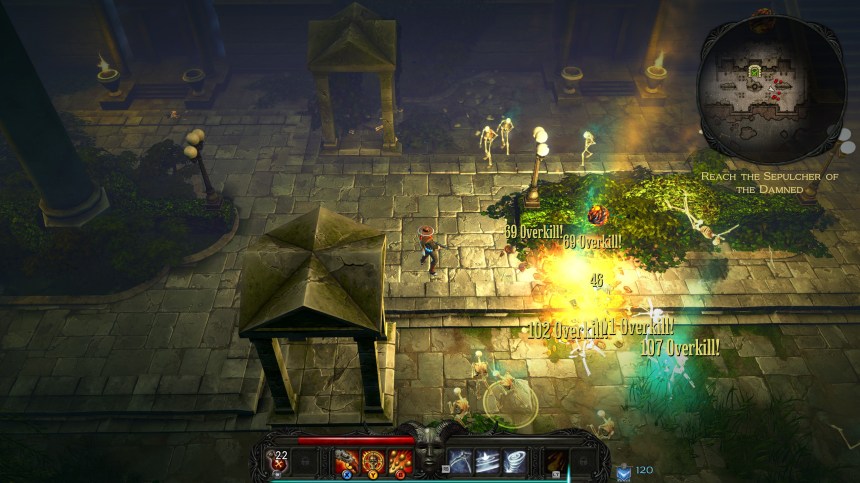Activate the golden ring target skill
This screenshot has height=483, width=860.
point(374,461)
